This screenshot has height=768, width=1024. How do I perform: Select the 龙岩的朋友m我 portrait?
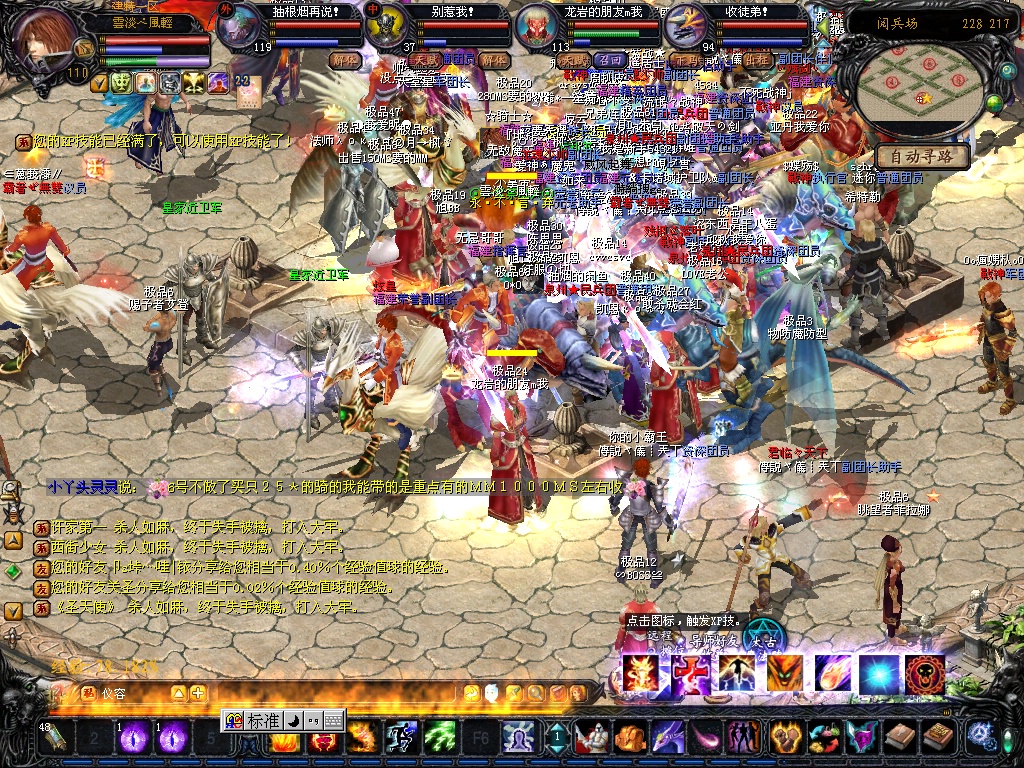[x=537, y=27]
